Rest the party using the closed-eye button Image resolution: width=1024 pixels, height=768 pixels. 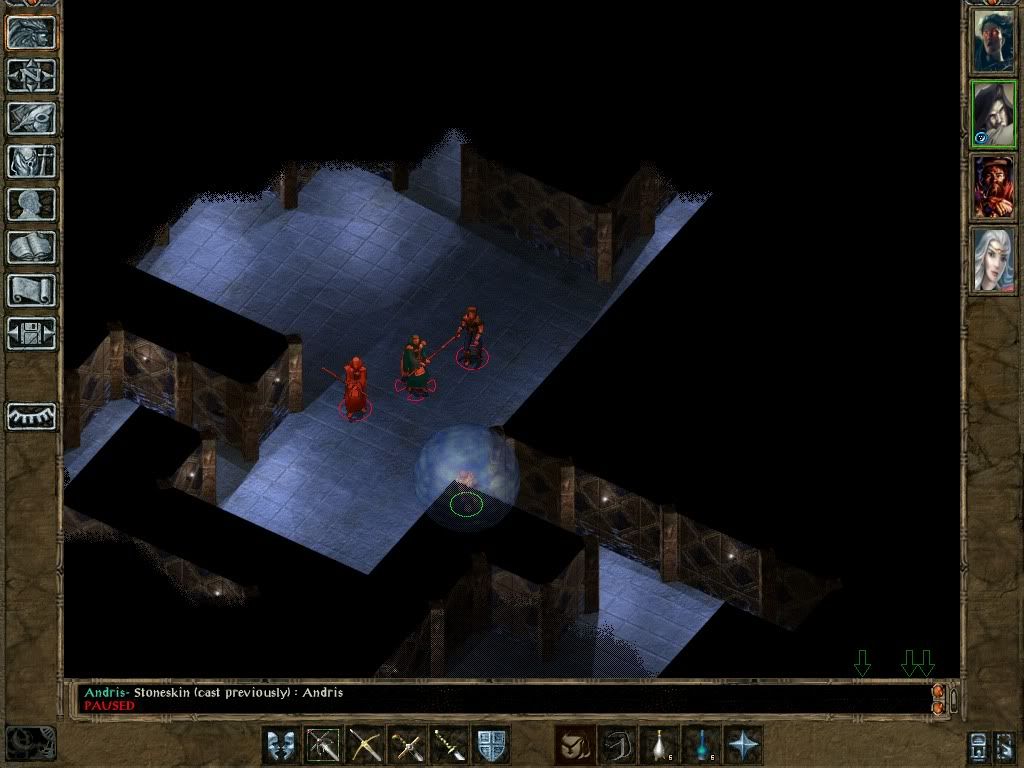click(x=32, y=416)
